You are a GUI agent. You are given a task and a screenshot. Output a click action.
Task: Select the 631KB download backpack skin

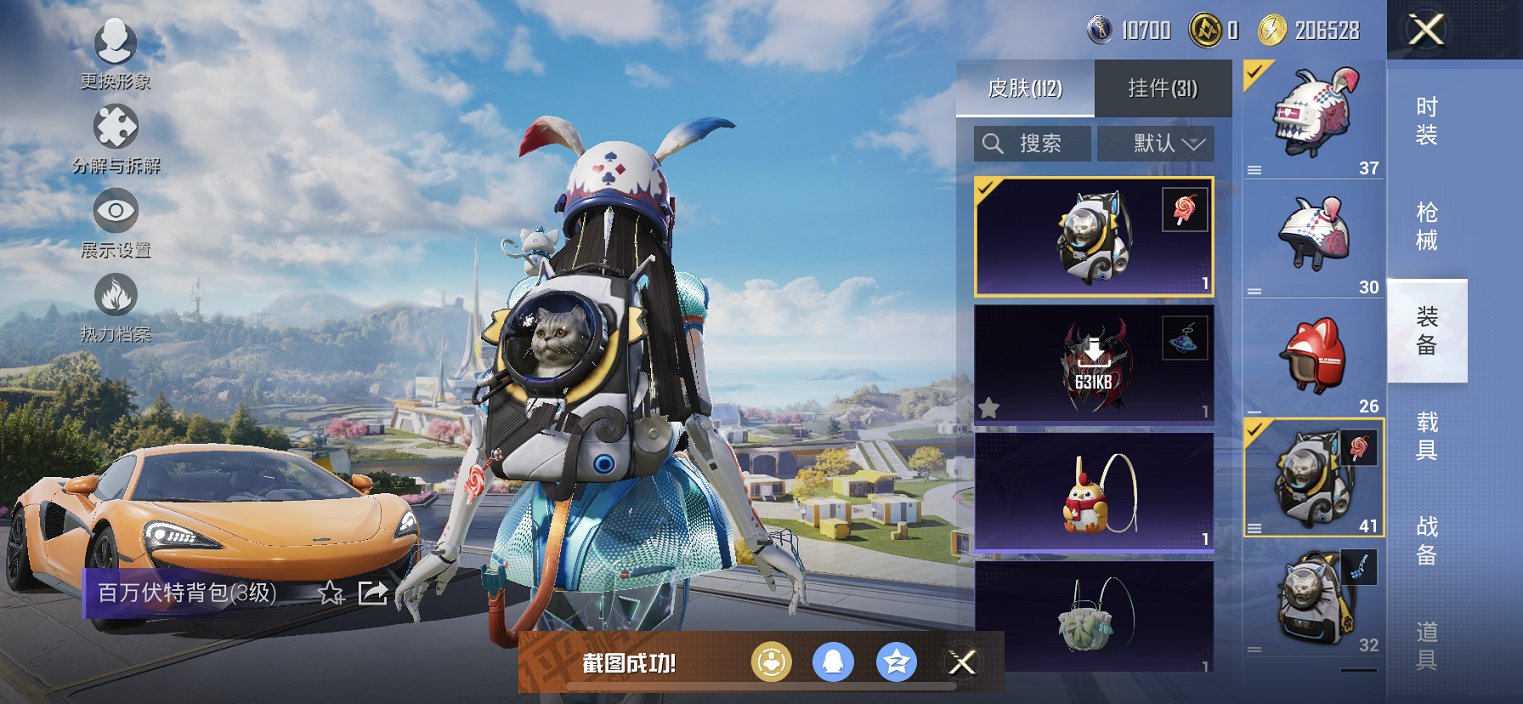tap(1093, 364)
